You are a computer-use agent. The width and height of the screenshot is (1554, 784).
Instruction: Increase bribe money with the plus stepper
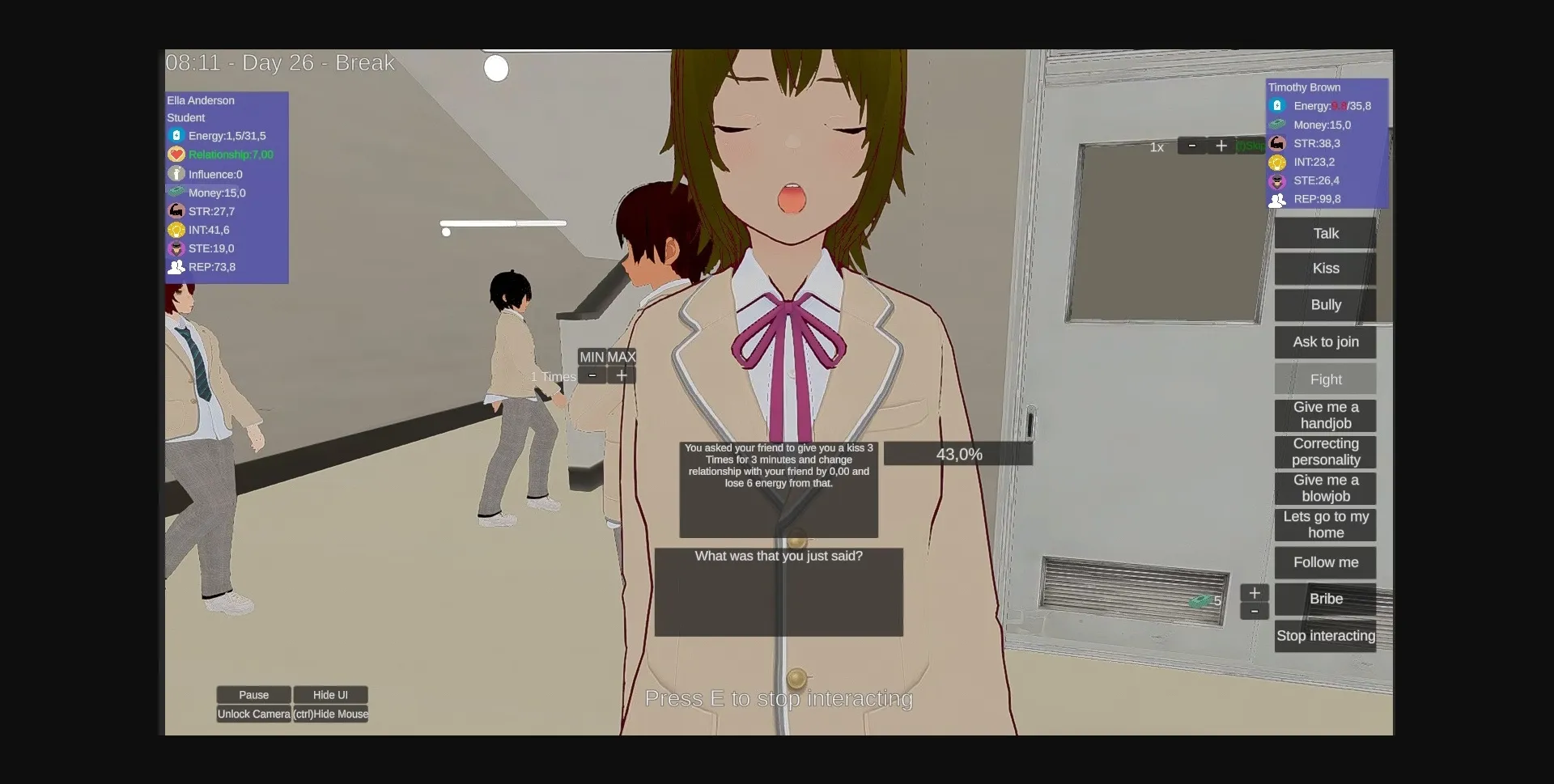pos(1255,592)
